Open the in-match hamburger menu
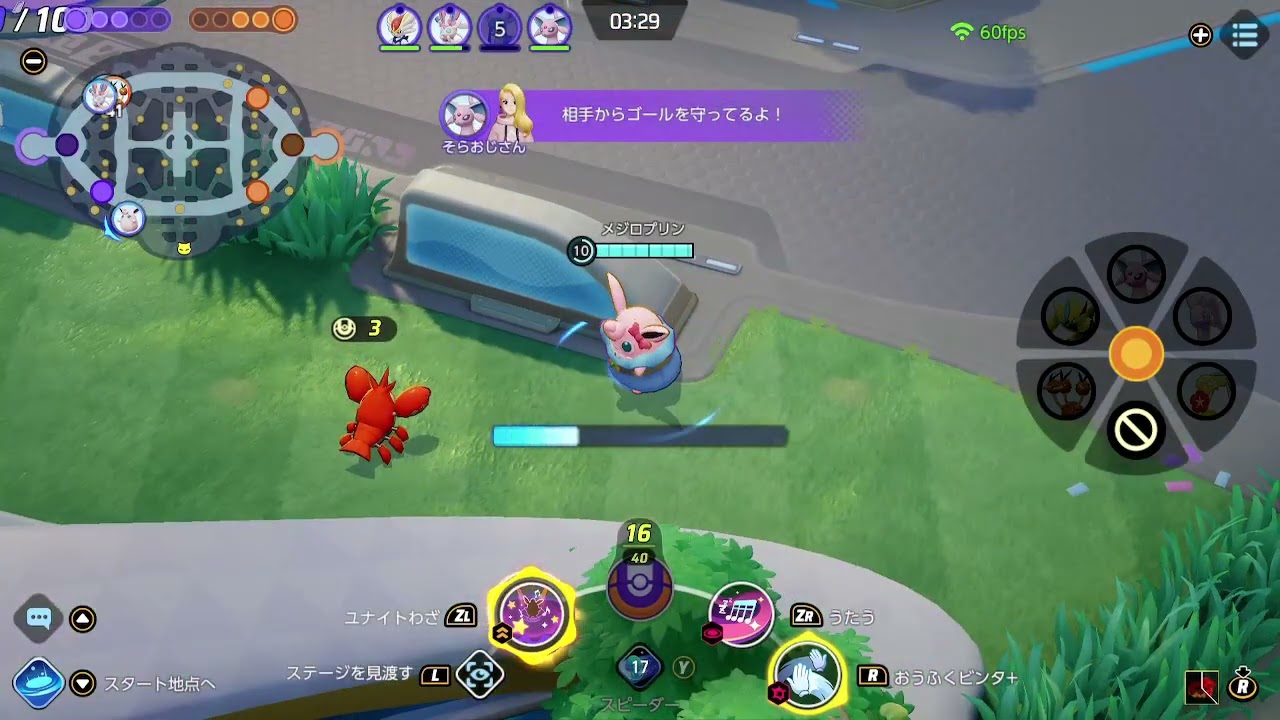Viewport: 1280px width, 720px height. pos(1243,35)
